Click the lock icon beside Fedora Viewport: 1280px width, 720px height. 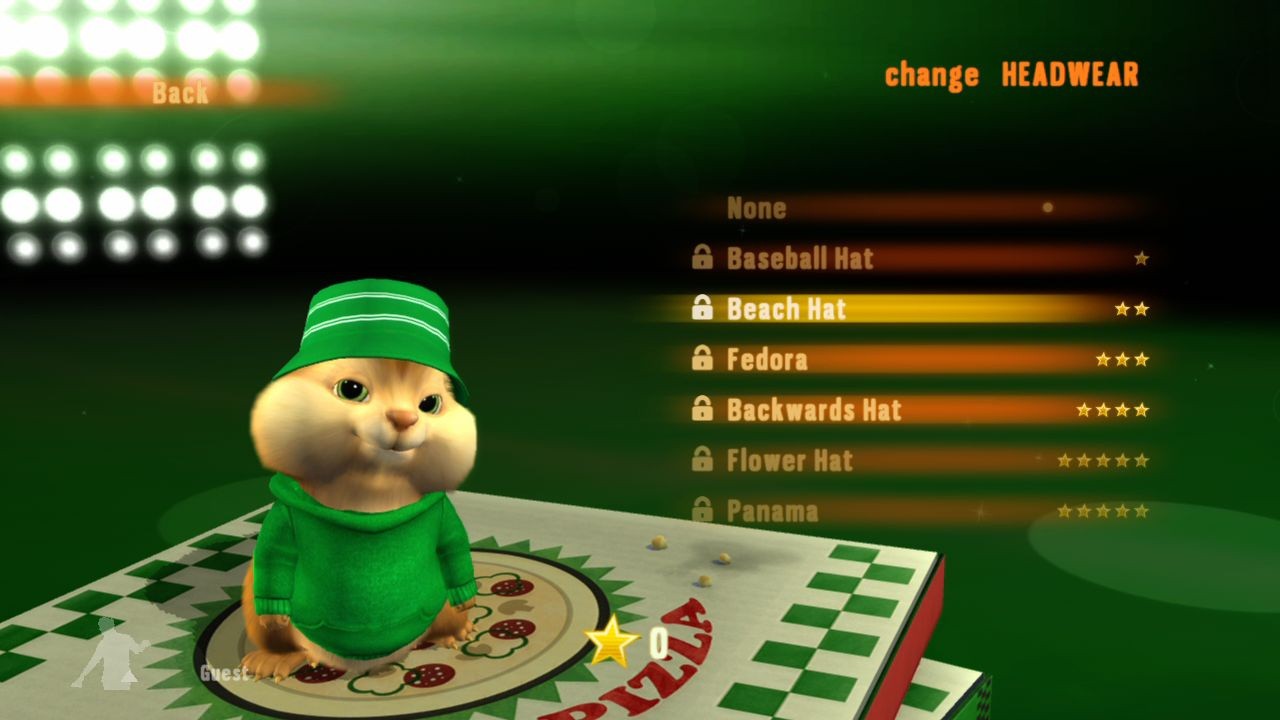click(703, 359)
